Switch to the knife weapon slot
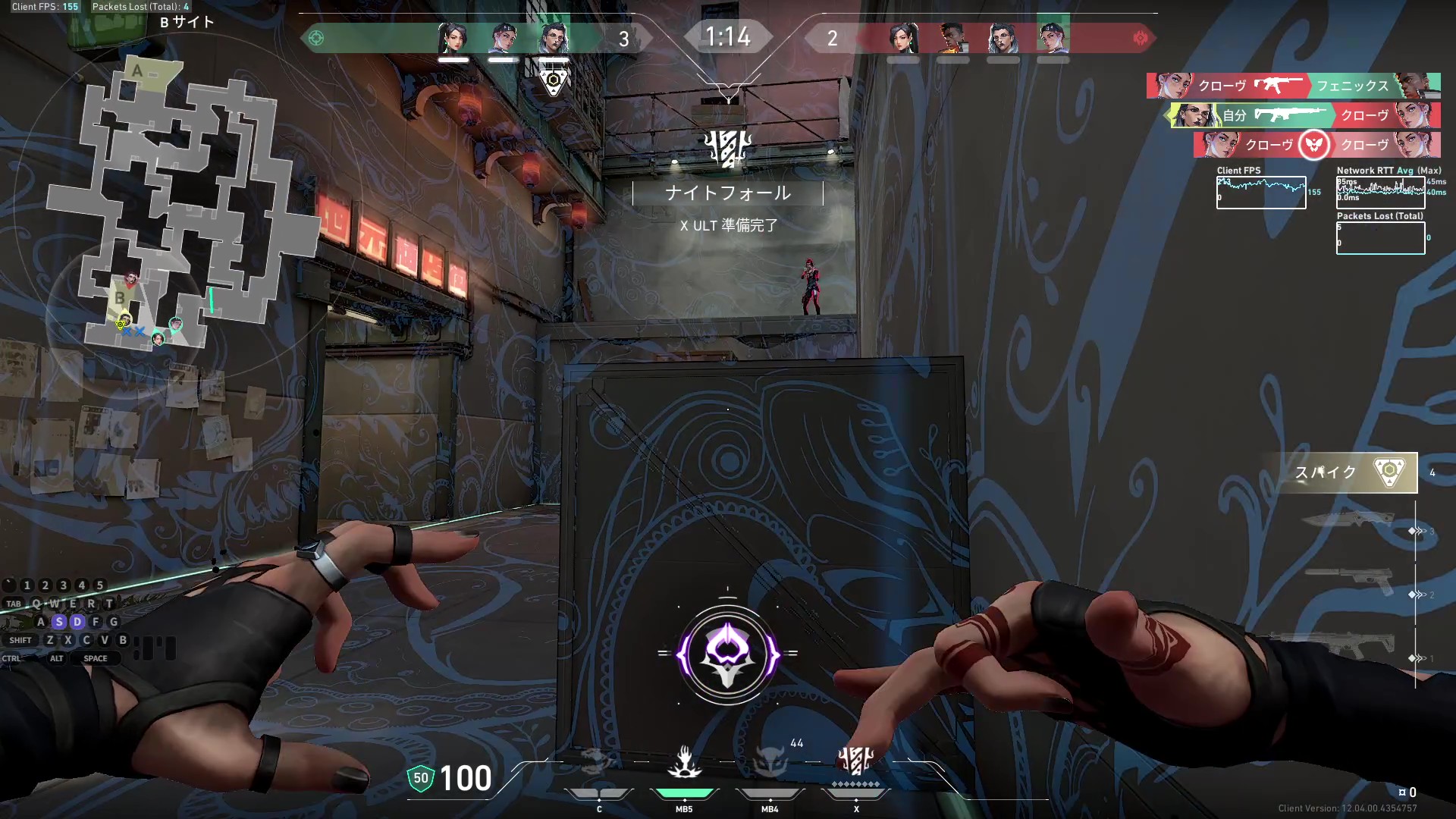 pos(1350,521)
